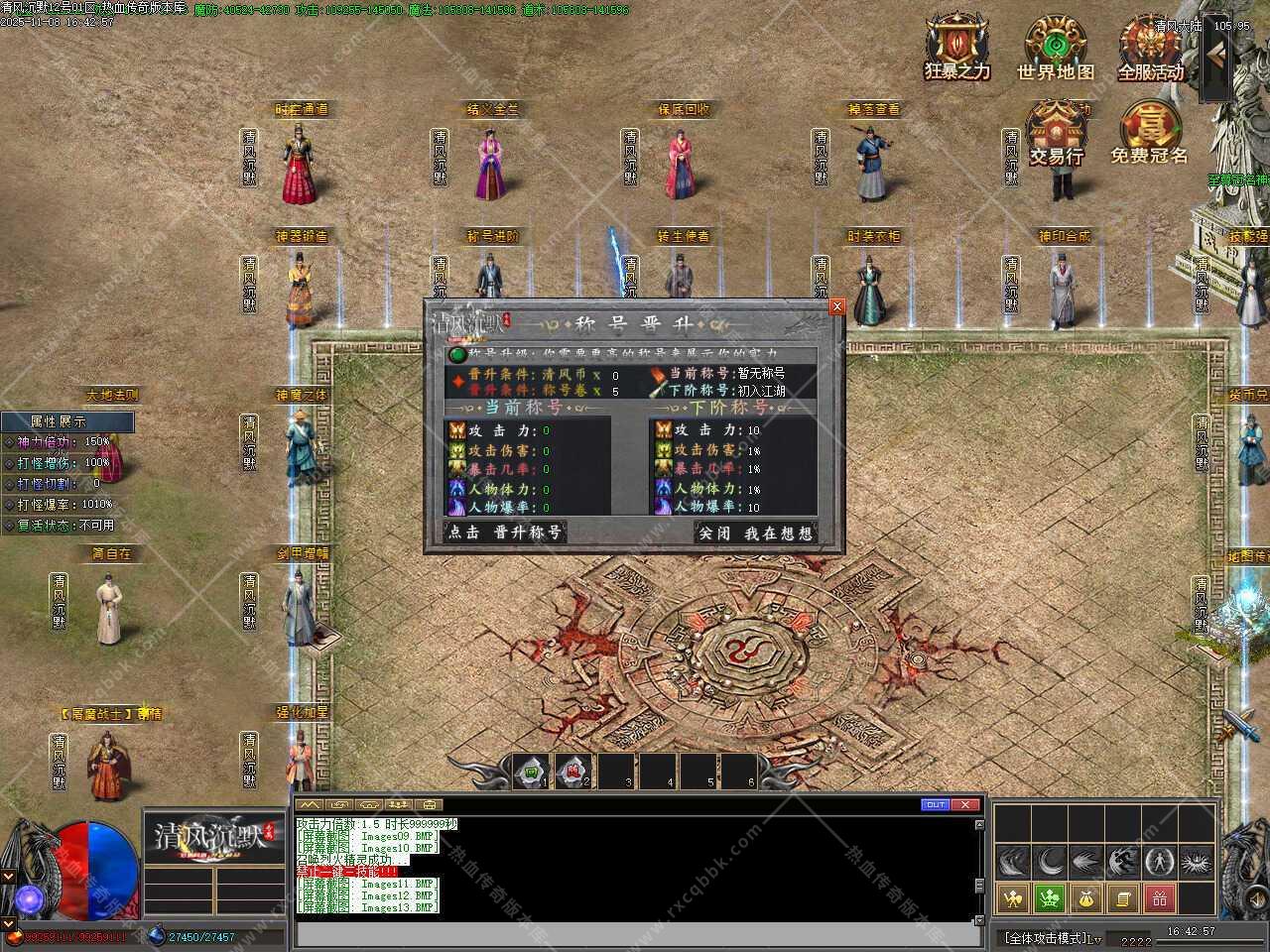Activate the crescent moon slash skill
Image resolution: width=1270 pixels, height=952 pixels.
tap(1049, 861)
